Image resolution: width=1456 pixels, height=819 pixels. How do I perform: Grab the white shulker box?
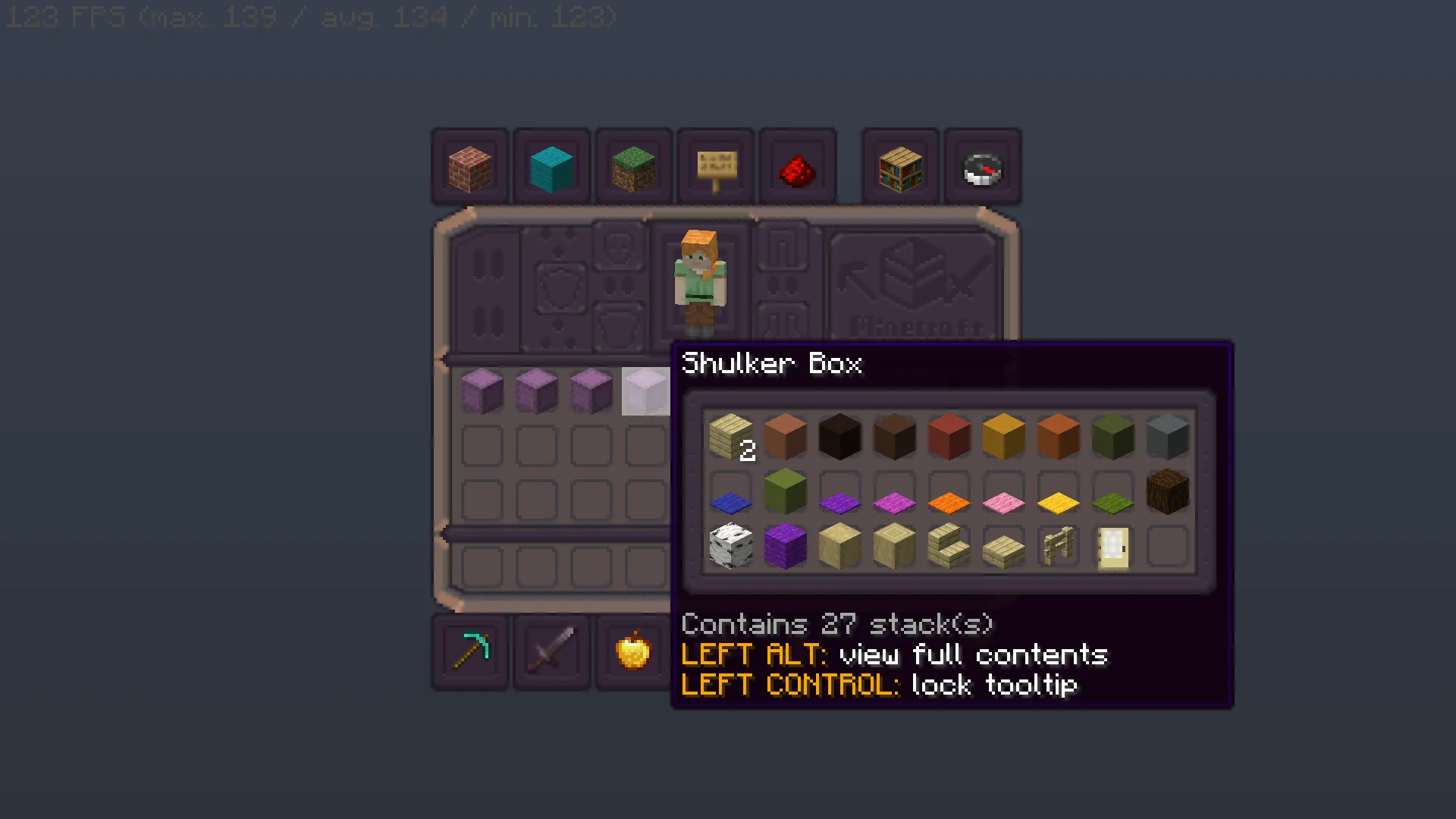click(646, 391)
